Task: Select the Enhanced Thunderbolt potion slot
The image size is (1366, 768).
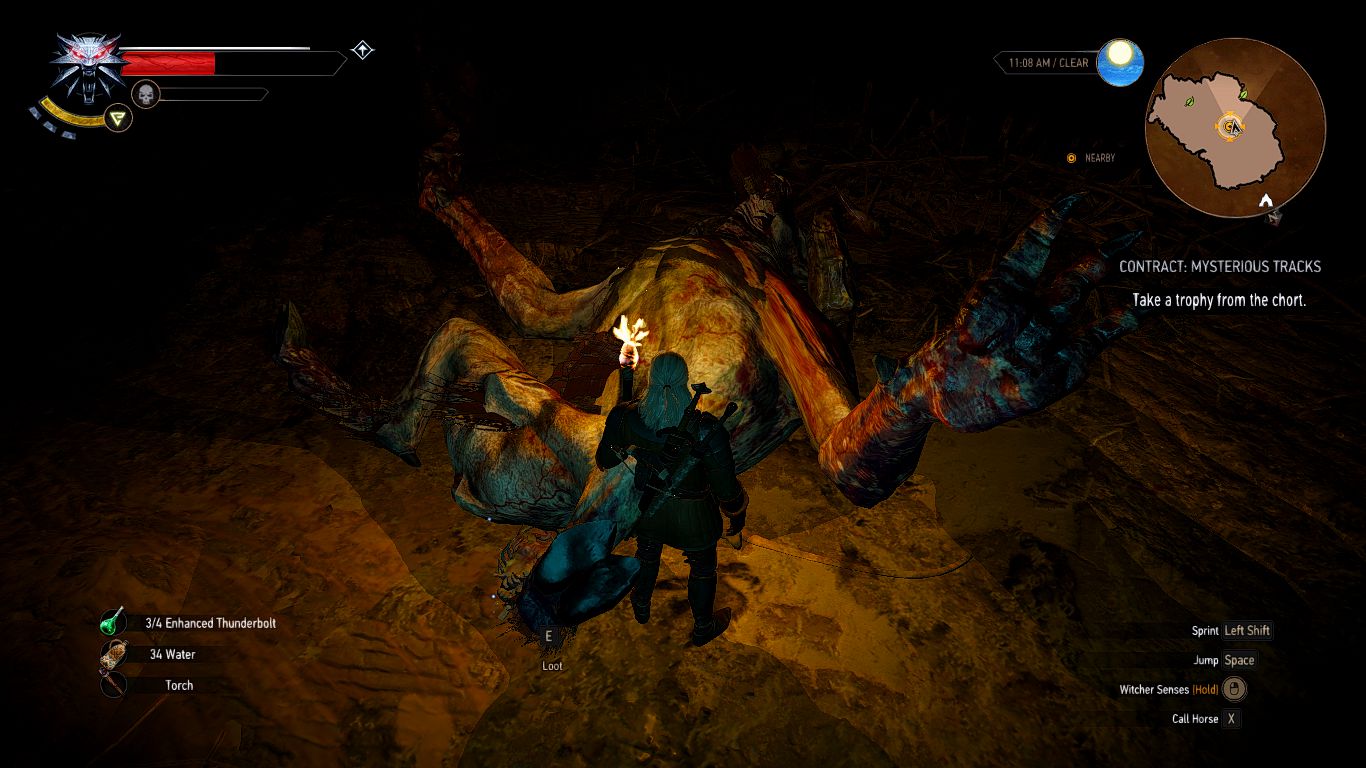Action: [112, 623]
